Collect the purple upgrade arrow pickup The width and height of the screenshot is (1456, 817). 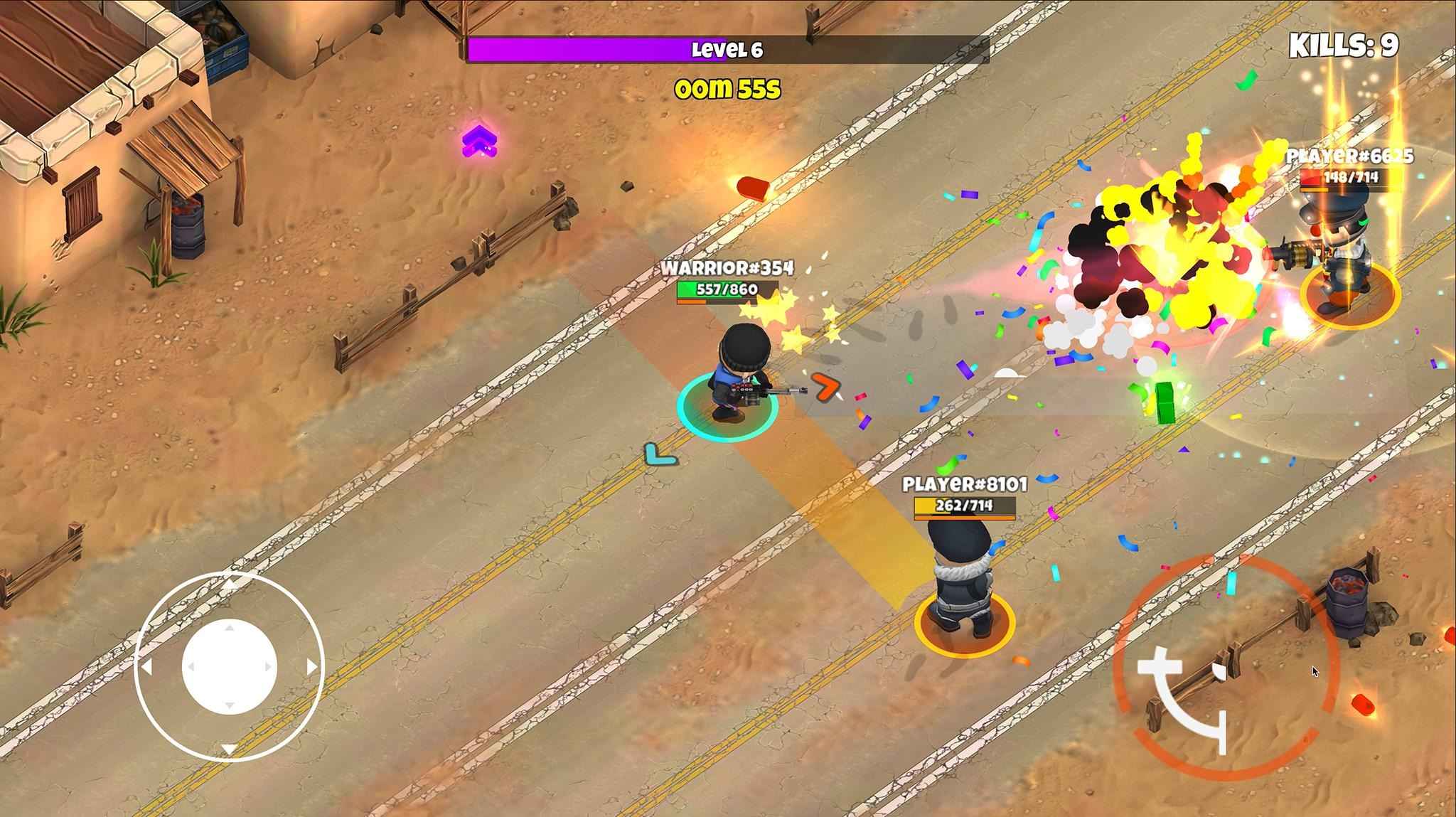(481, 140)
